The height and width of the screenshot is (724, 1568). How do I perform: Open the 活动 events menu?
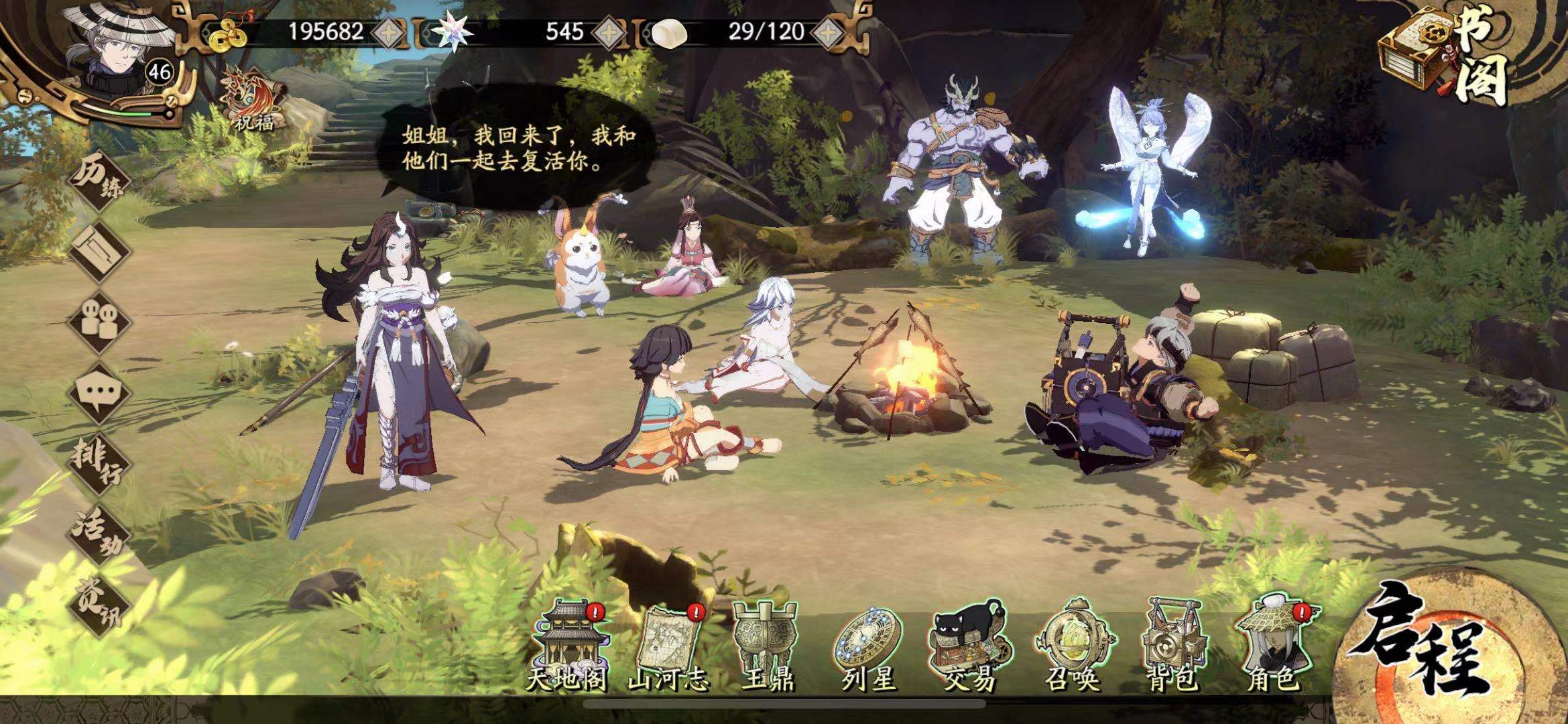99,533
